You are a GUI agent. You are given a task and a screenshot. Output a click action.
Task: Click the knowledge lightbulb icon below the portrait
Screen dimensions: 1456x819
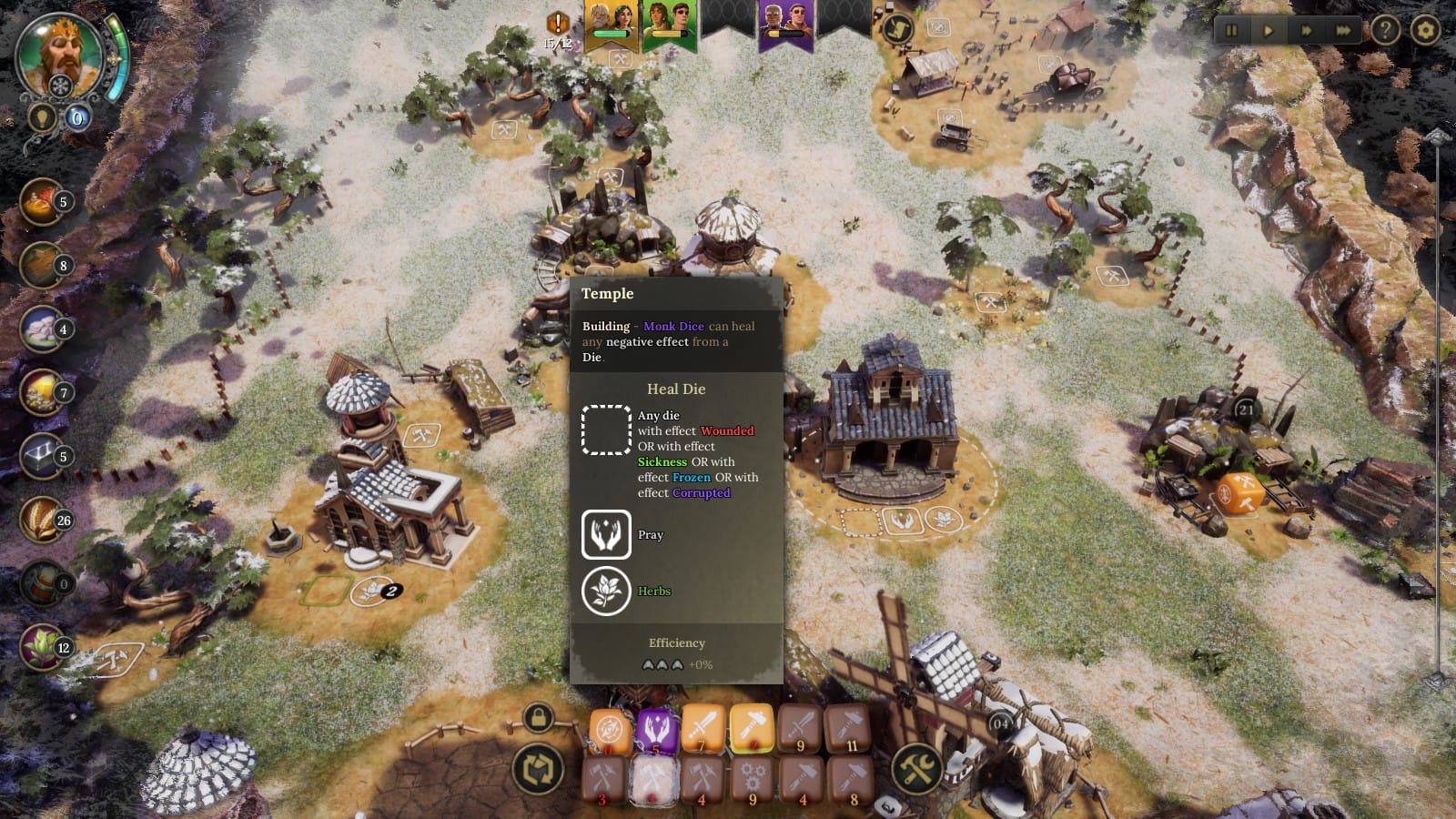coord(41,116)
